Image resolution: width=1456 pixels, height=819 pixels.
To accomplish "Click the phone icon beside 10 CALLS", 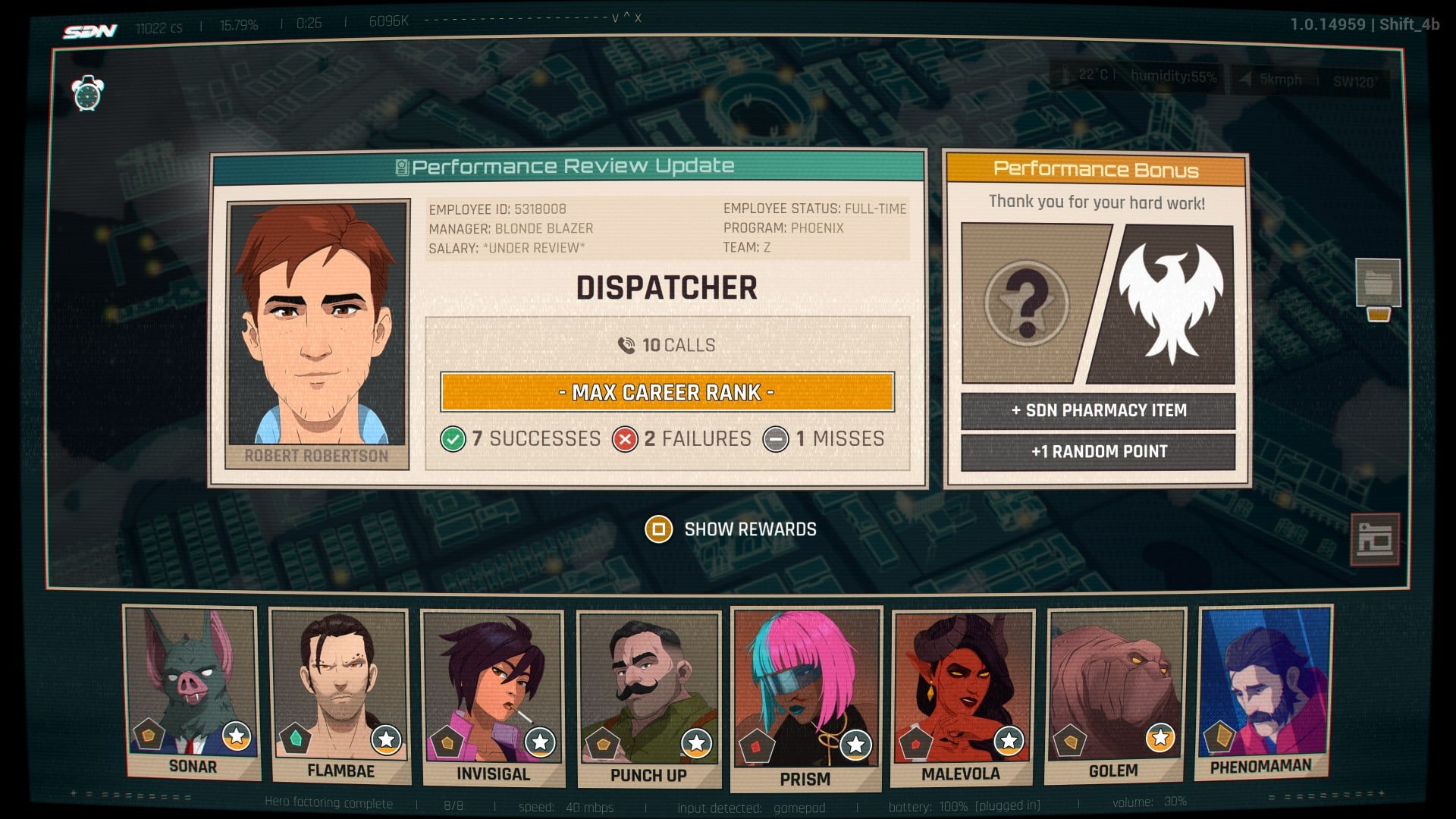I will (x=627, y=344).
